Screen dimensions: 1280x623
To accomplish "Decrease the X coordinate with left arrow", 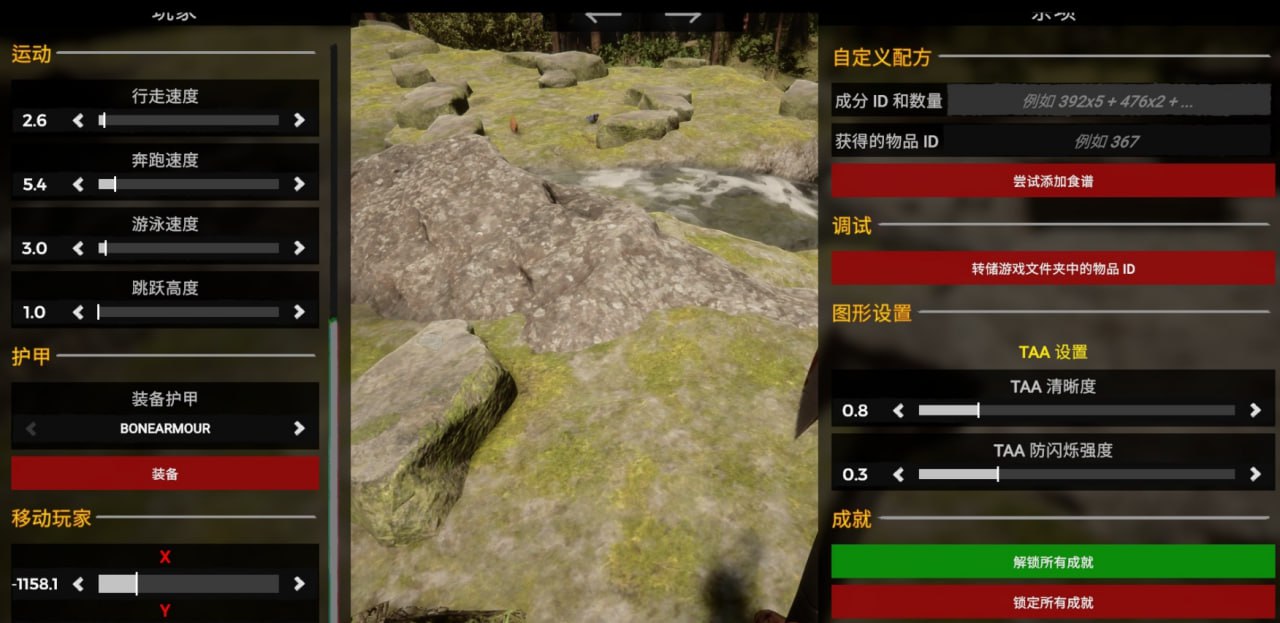I will click(x=78, y=584).
